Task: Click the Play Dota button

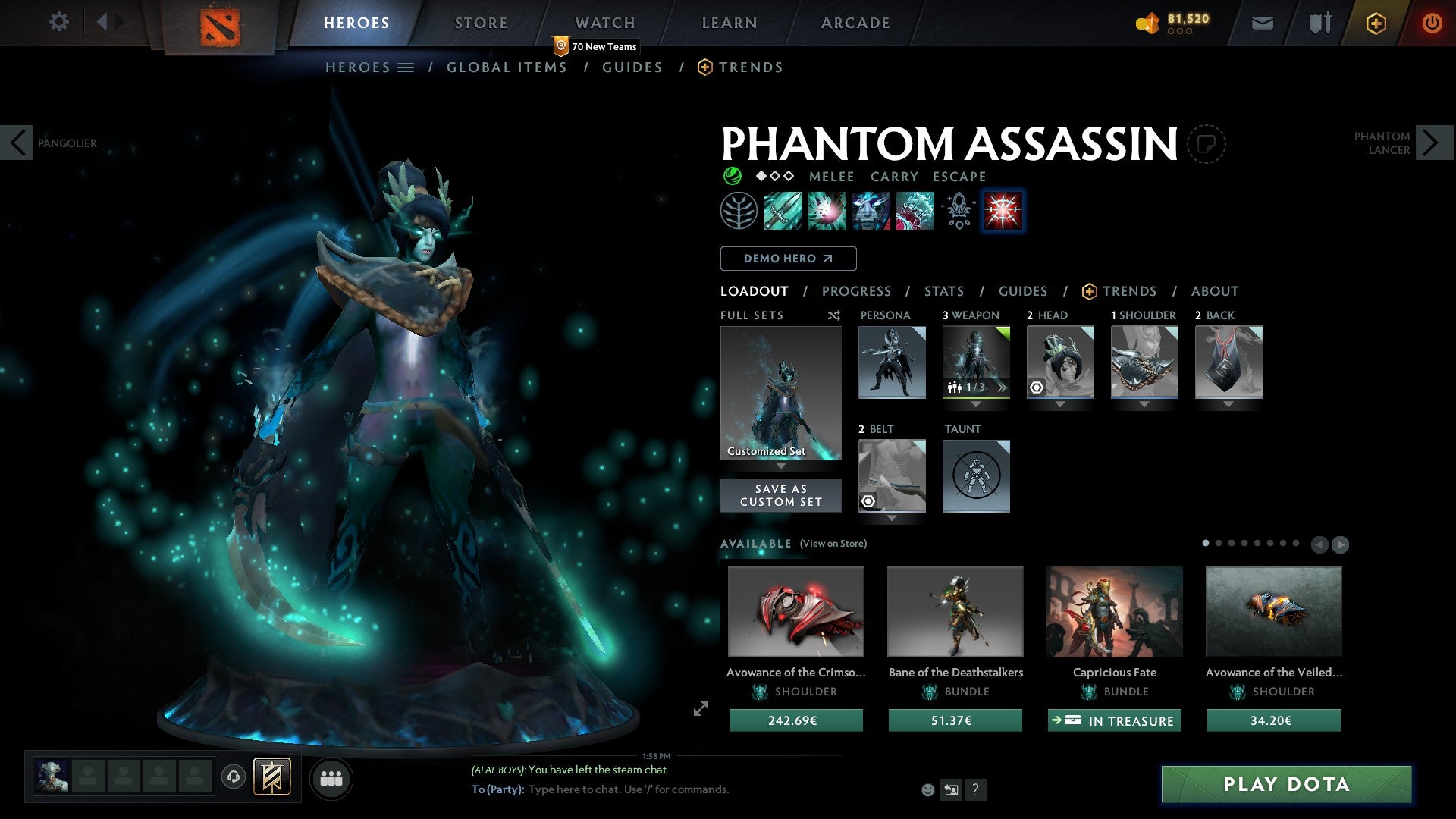Action: click(1286, 784)
